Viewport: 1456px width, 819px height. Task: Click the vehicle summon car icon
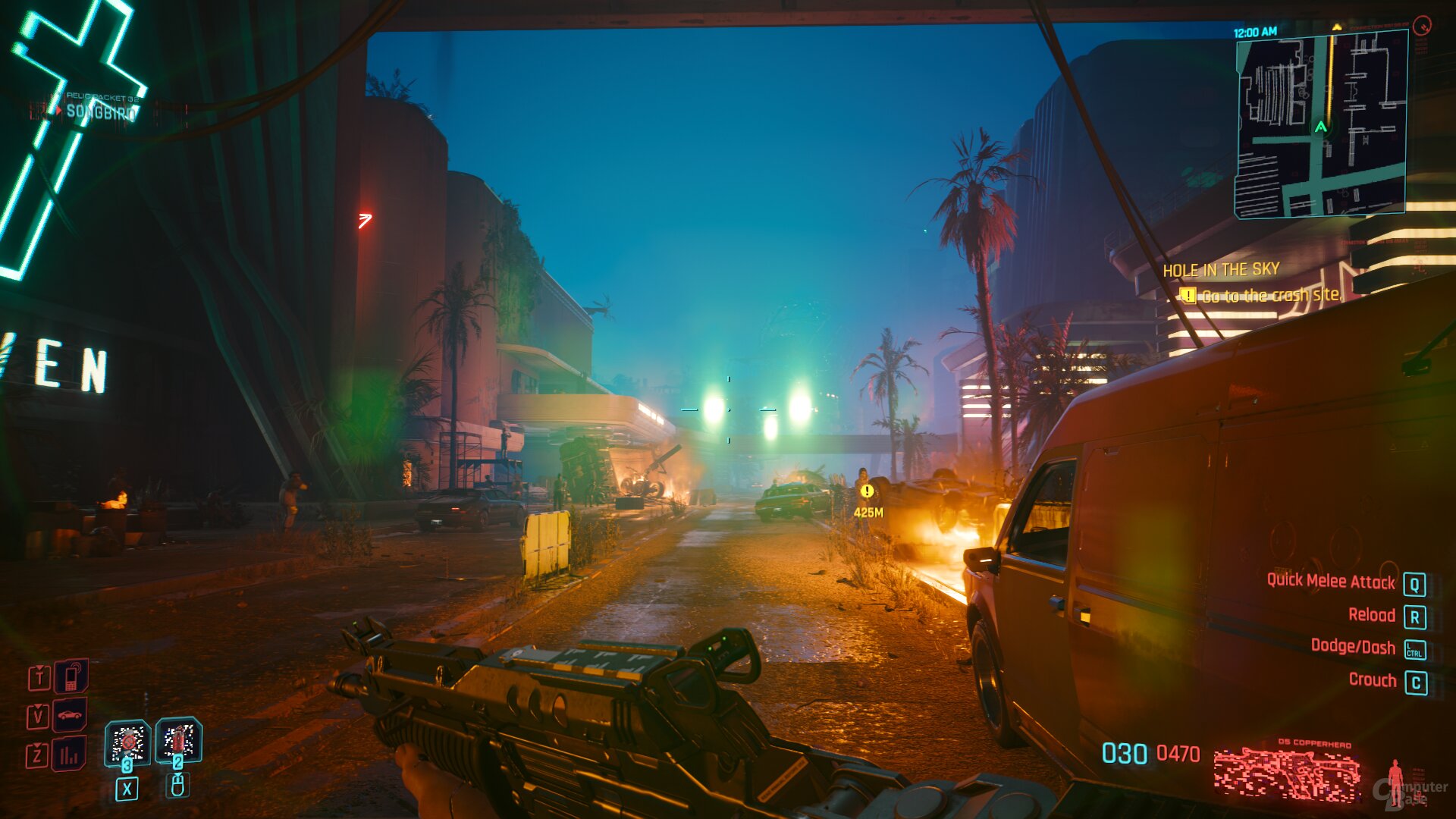(x=69, y=714)
